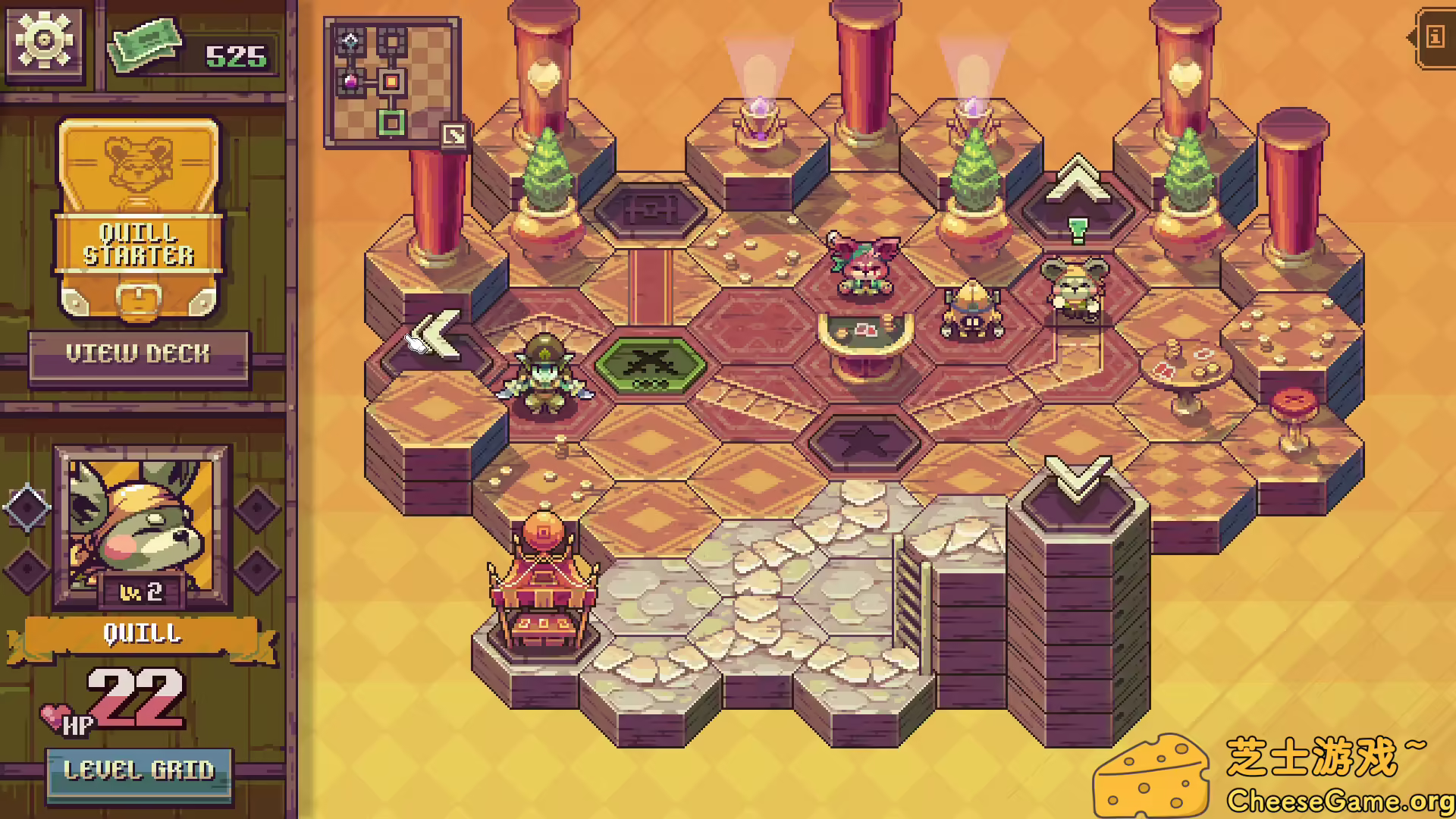
Task: Open the gear settings menu
Action: point(44,39)
